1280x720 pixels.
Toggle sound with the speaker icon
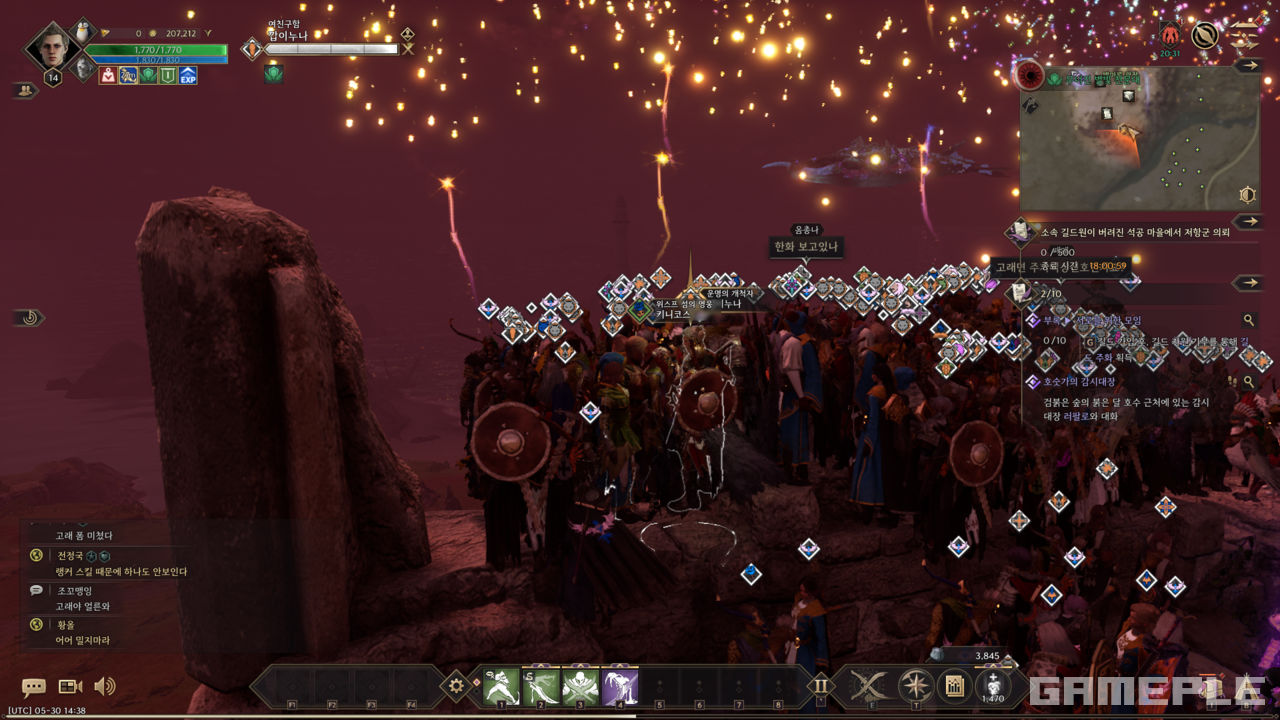104,687
